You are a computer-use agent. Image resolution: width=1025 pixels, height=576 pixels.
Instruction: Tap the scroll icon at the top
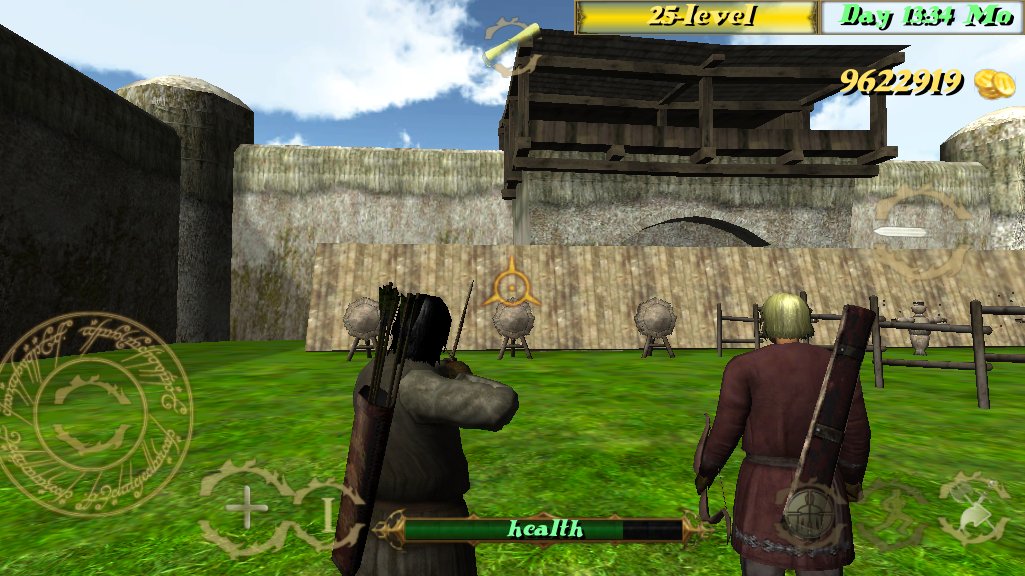coord(511,47)
